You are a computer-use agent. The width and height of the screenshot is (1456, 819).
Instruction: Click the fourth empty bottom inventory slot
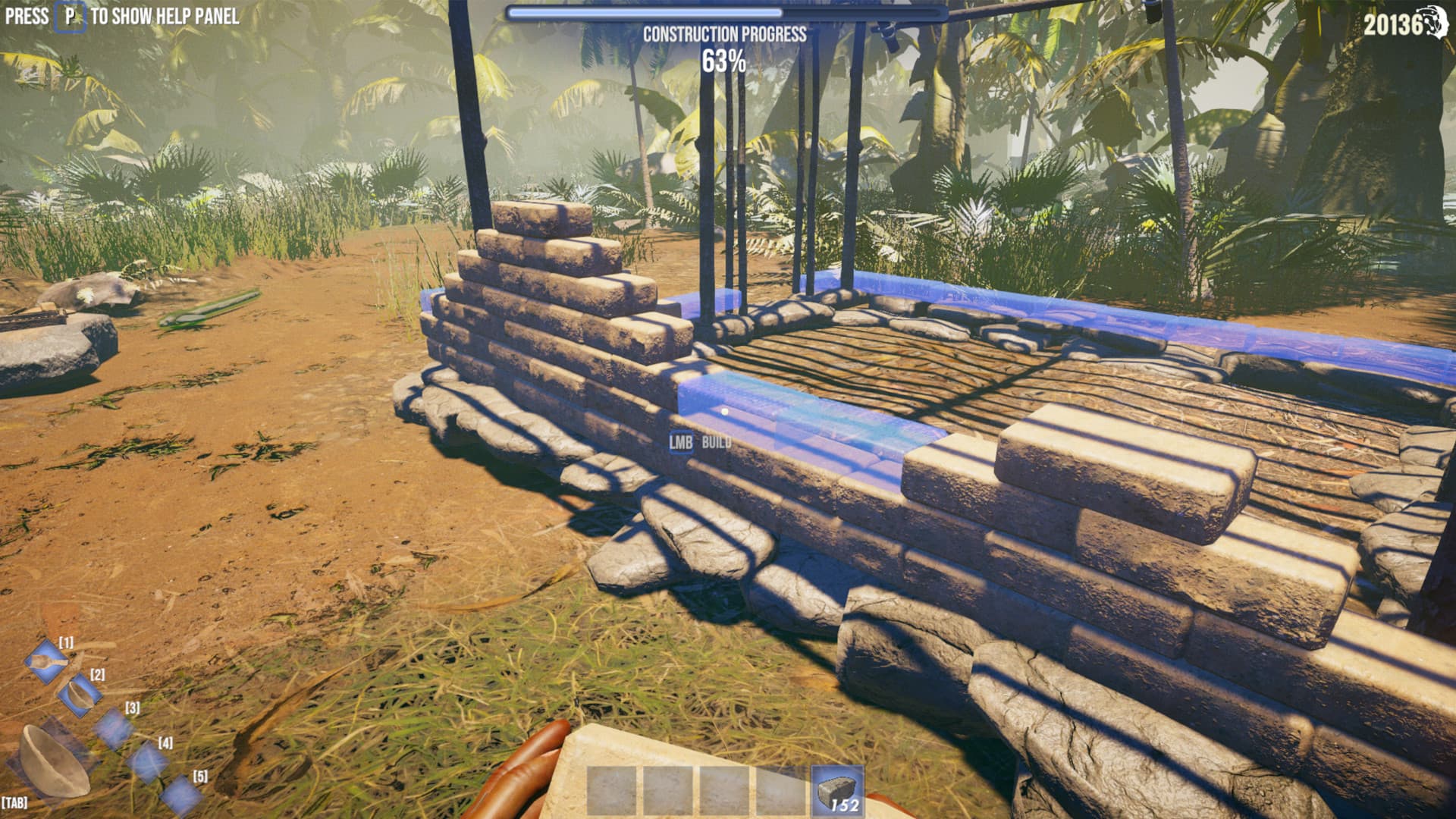779,790
